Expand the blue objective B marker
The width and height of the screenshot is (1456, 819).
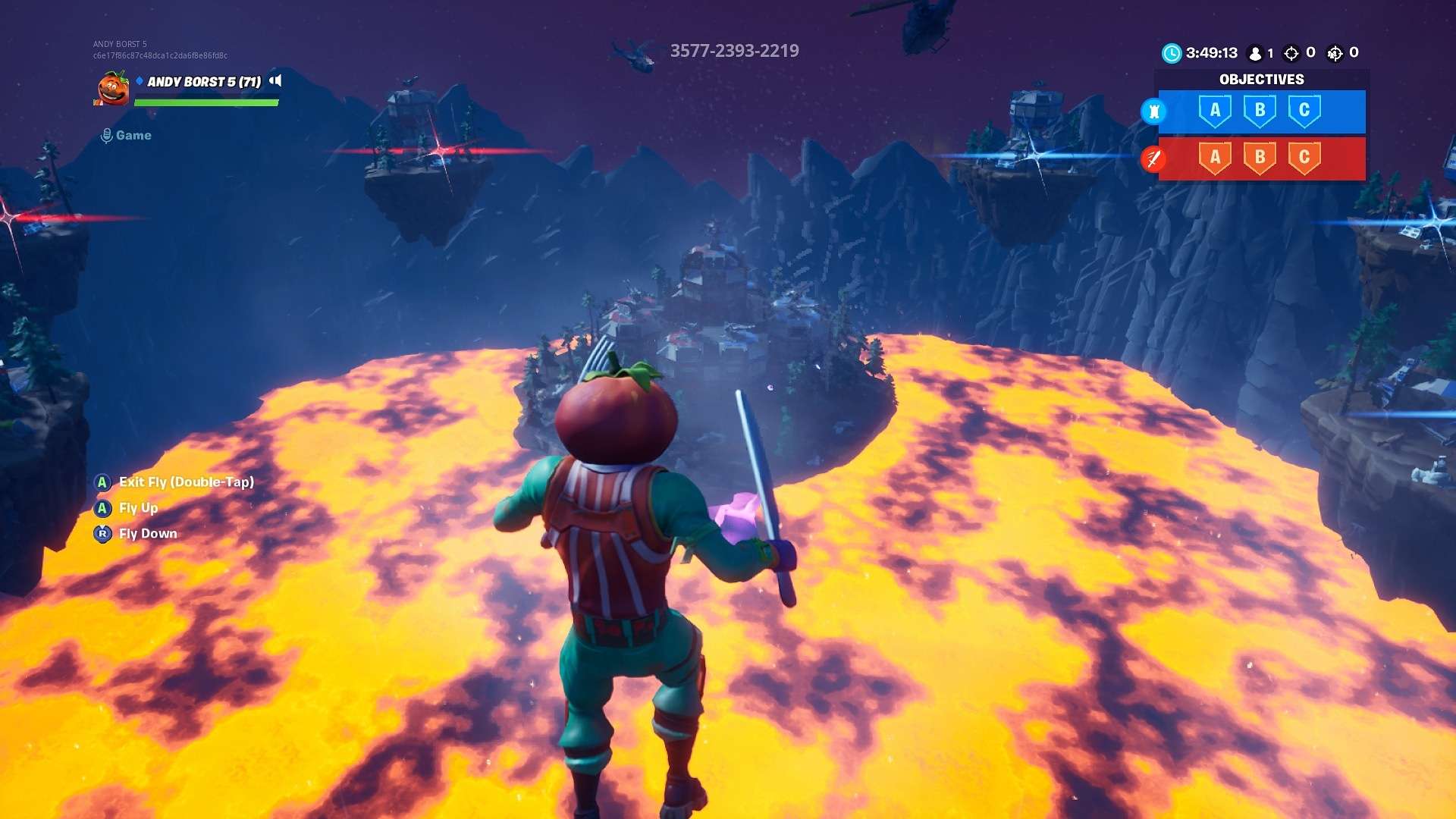(1260, 111)
